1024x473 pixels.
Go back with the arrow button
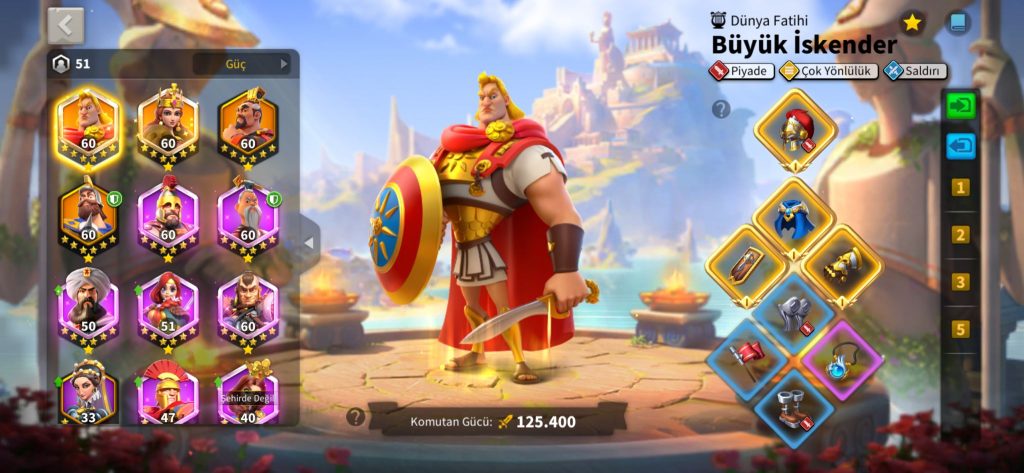(x=66, y=25)
